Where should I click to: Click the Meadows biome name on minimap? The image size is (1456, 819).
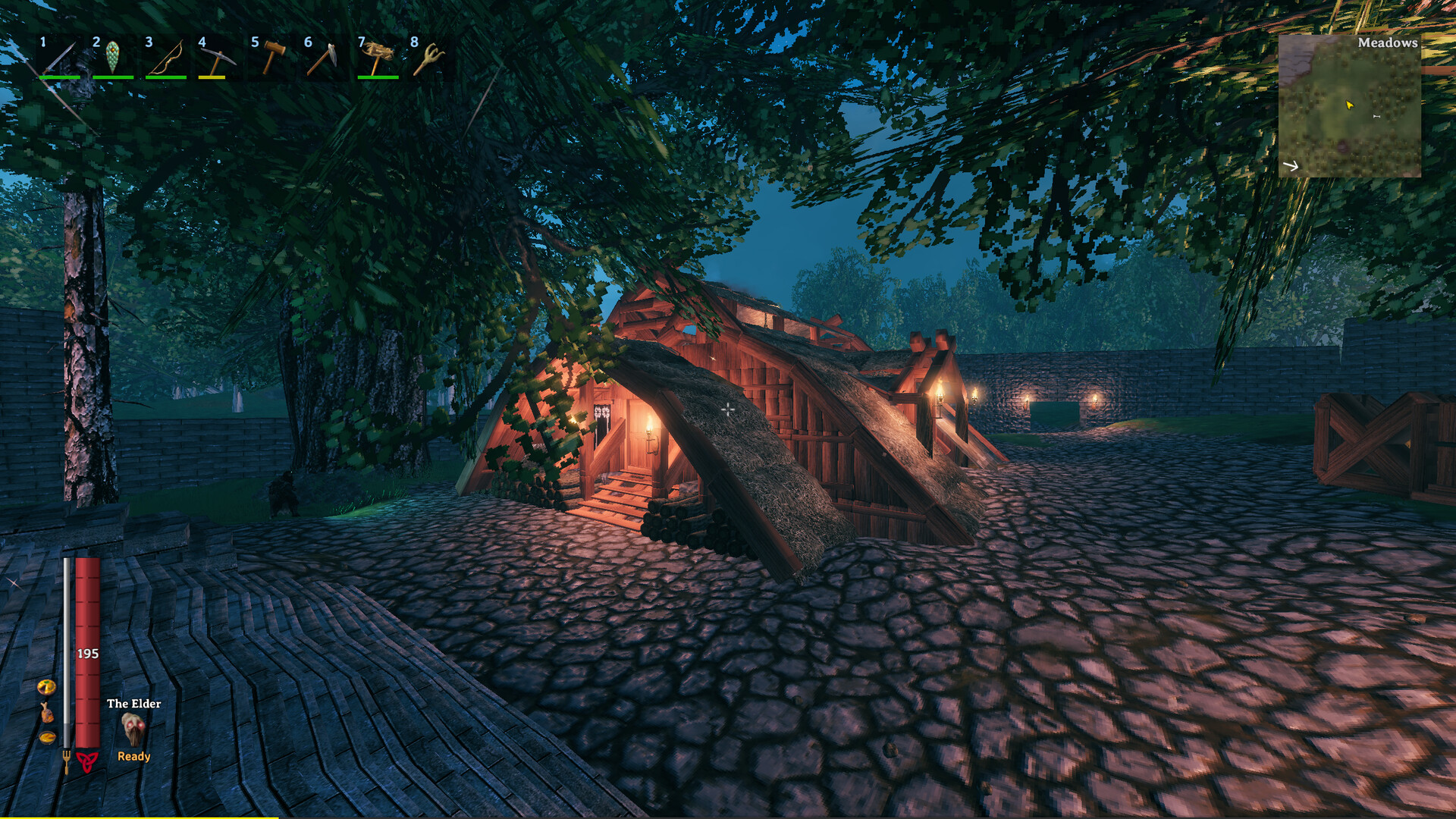[1388, 43]
